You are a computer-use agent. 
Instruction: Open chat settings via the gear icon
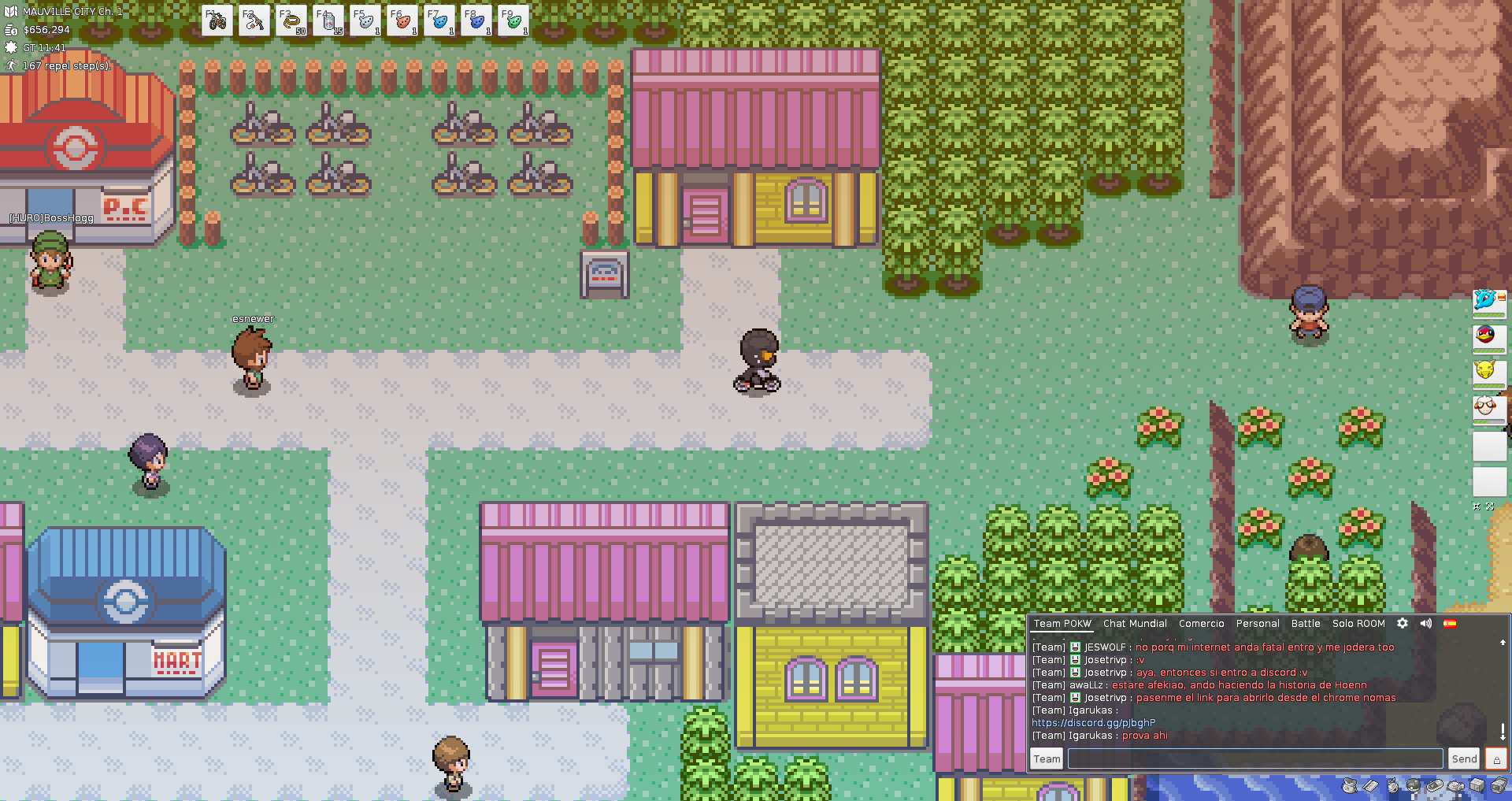(x=1403, y=623)
